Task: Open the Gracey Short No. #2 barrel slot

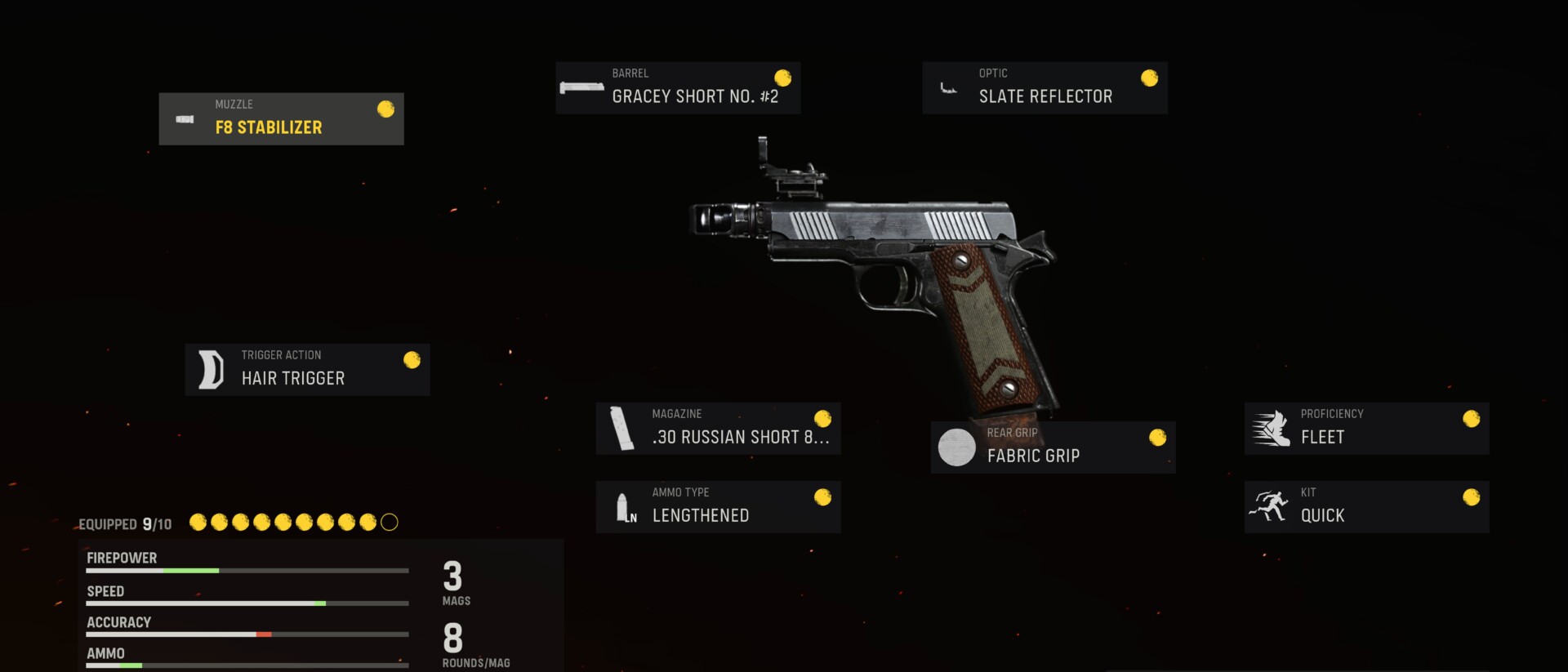Action: pos(678,88)
